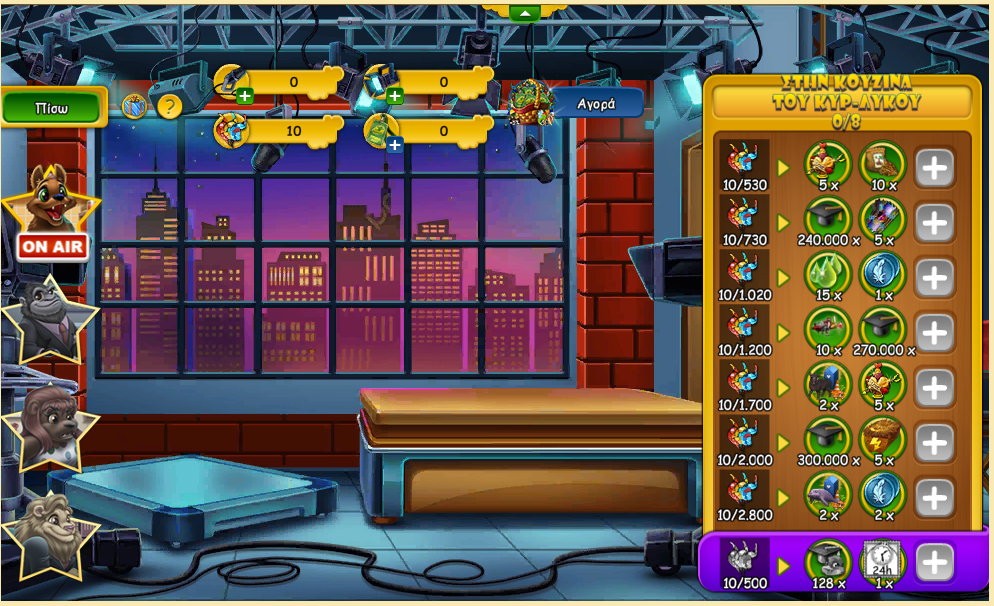Expand the green arrow tab at top
The height and width of the screenshot is (606, 994).
click(525, 13)
